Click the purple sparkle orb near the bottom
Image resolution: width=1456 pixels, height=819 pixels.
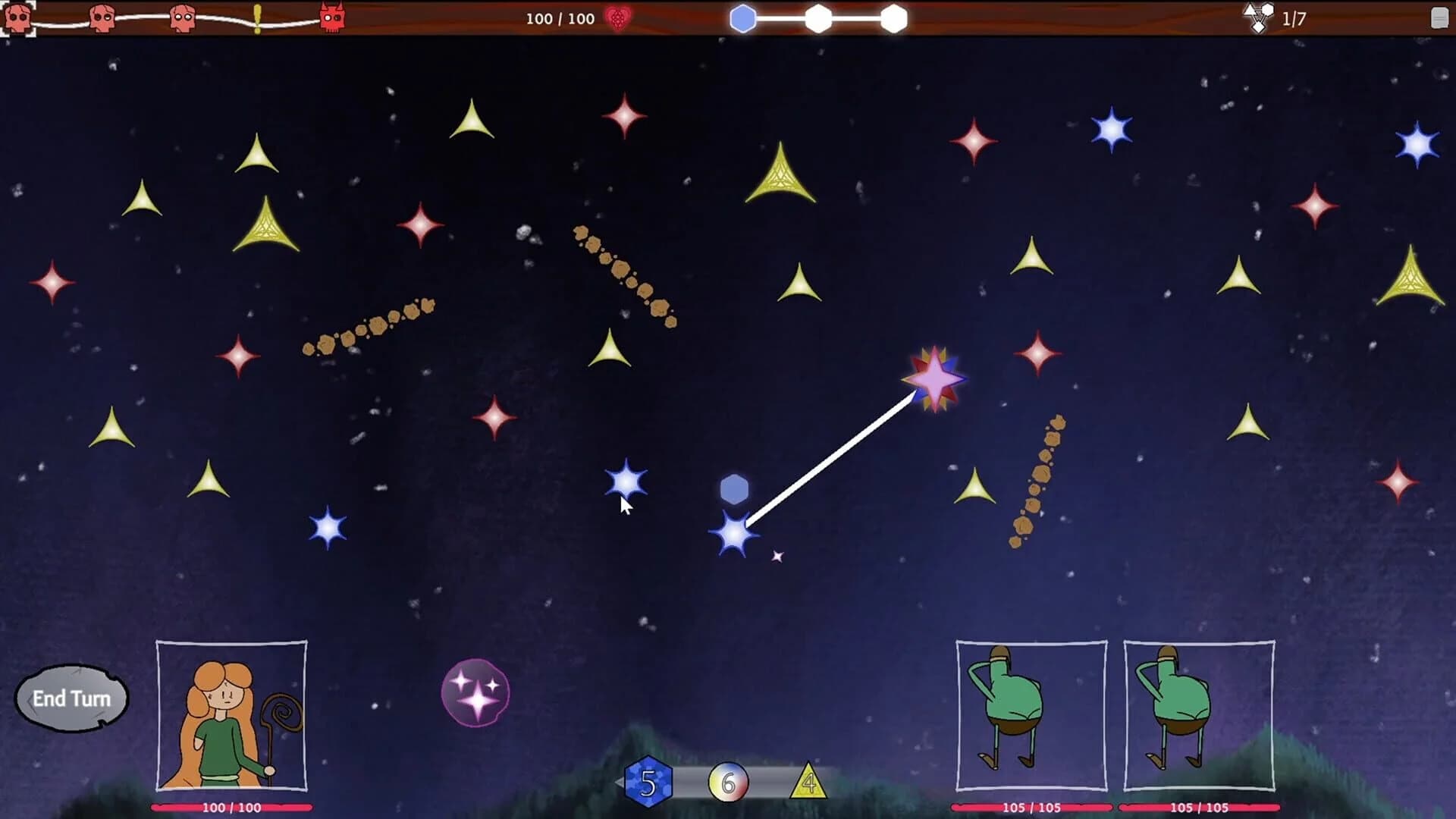[x=474, y=690]
